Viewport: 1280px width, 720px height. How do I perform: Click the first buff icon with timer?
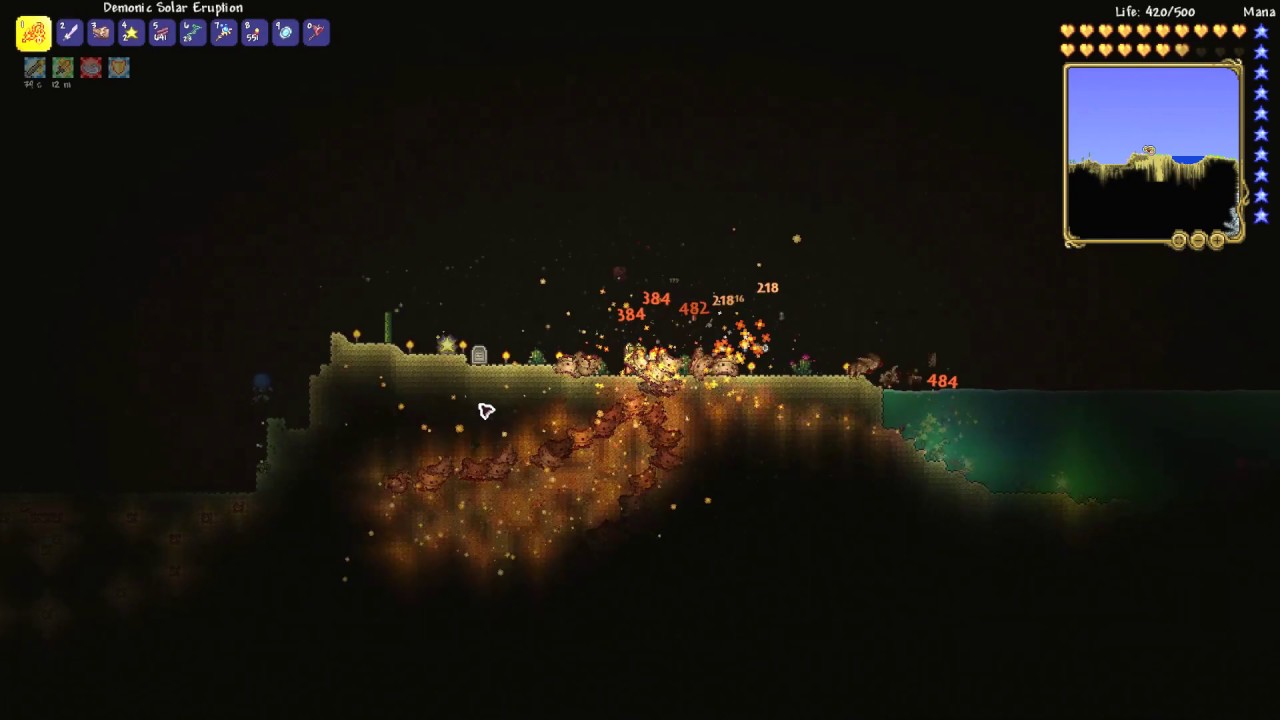(x=35, y=67)
